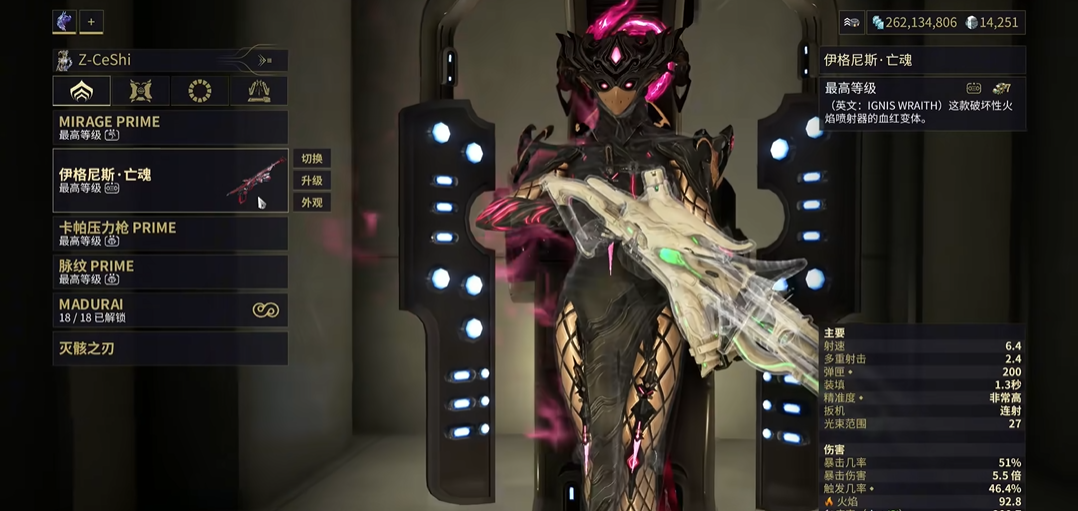Image resolution: width=1078 pixels, height=511 pixels.
Task: Switch to the companion tab with sentinel icon
Action: (141, 91)
